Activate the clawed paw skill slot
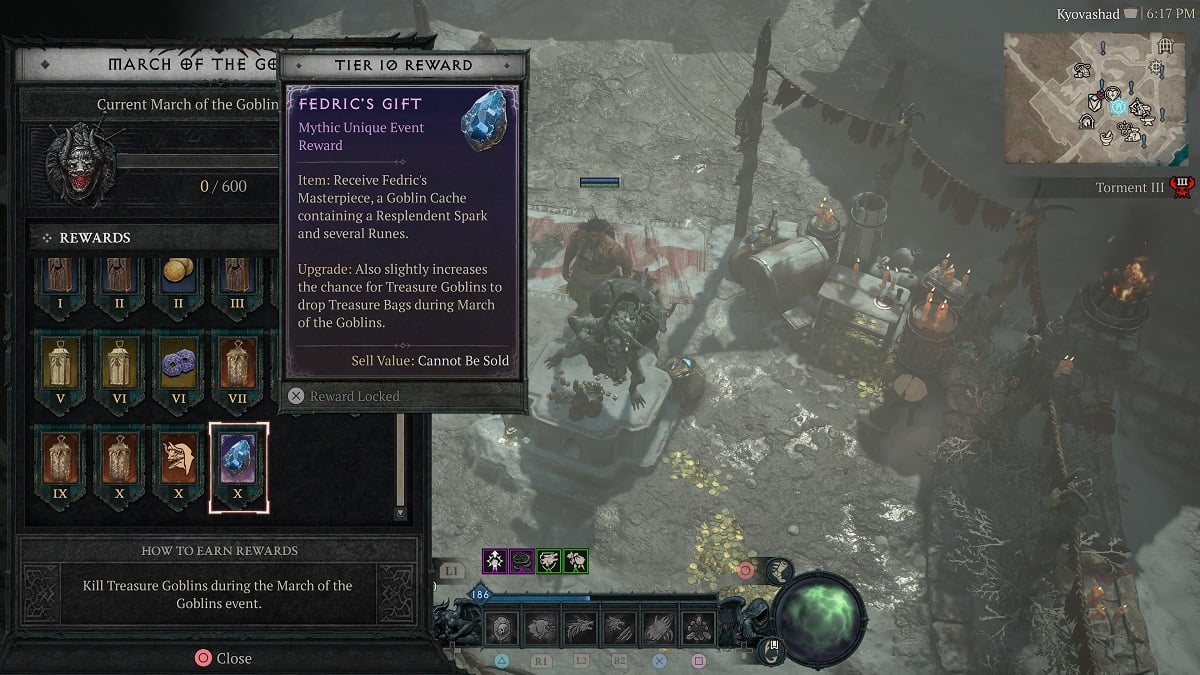Image resolution: width=1200 pixels, height=675 pixels. point(659,628)
